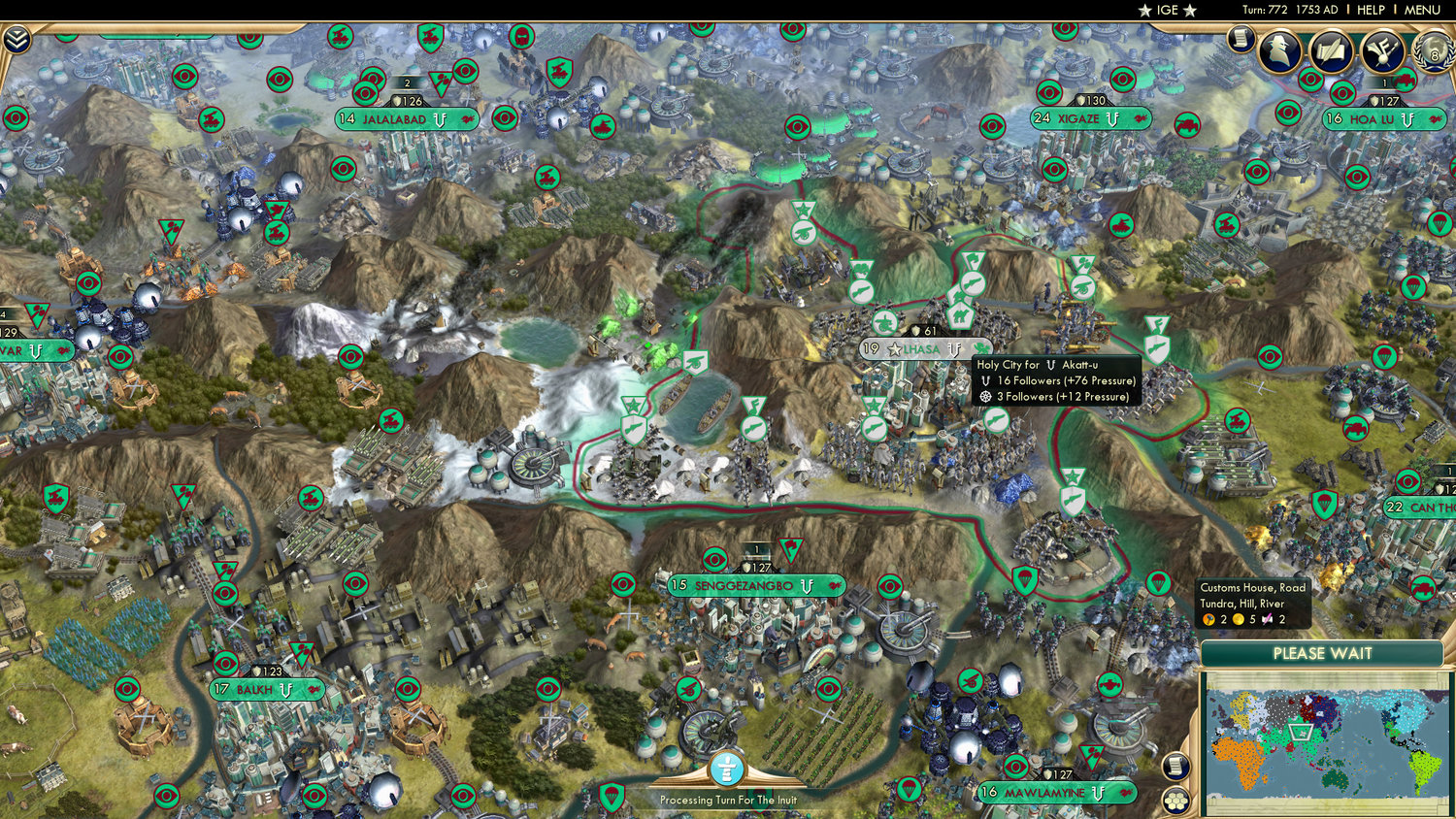This screenshot has height=819, width=1456.
Task: Click the scroll icon beside the minimap
Action: click(1176, 766)
